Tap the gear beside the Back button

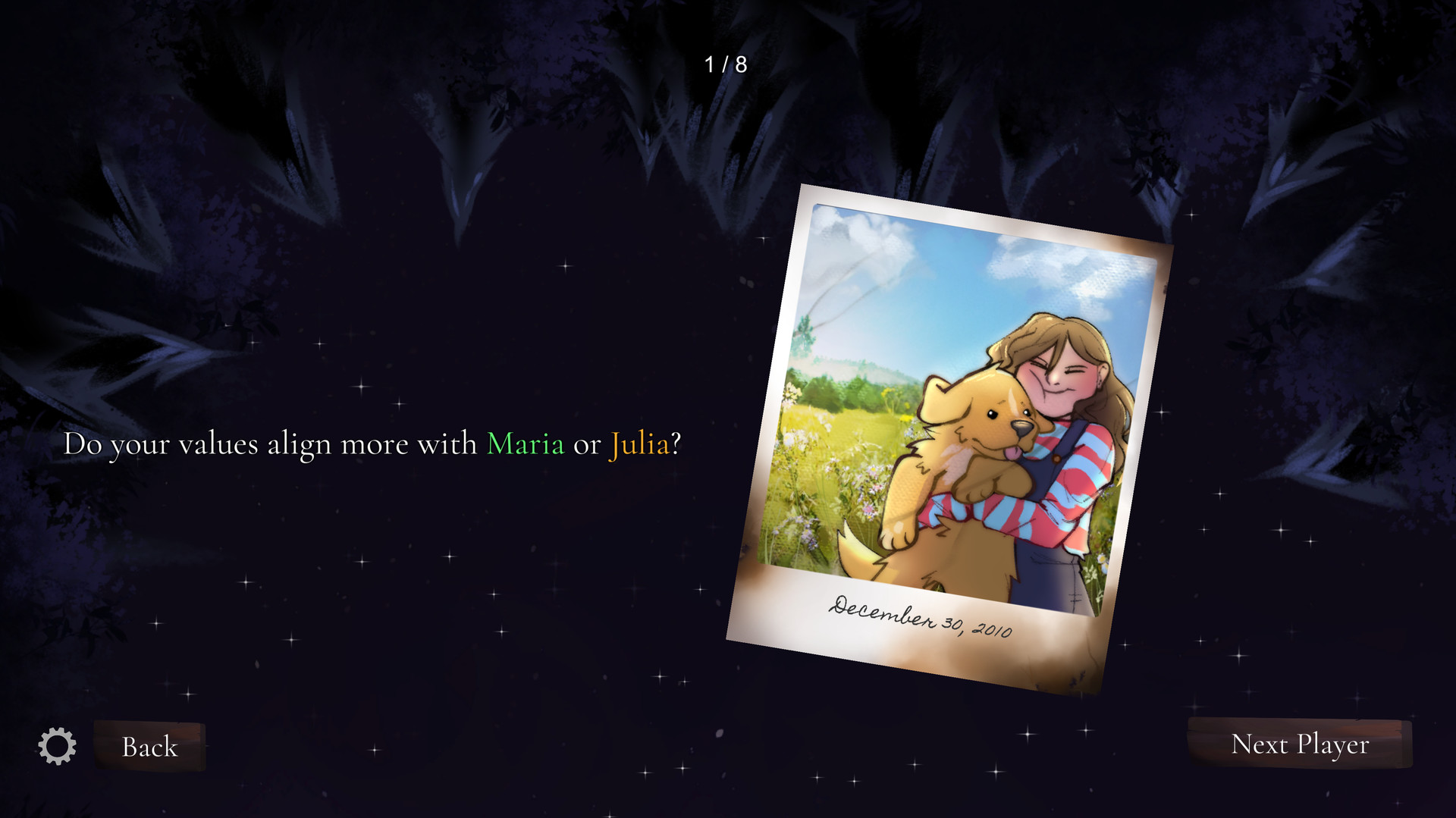(58, 746)
